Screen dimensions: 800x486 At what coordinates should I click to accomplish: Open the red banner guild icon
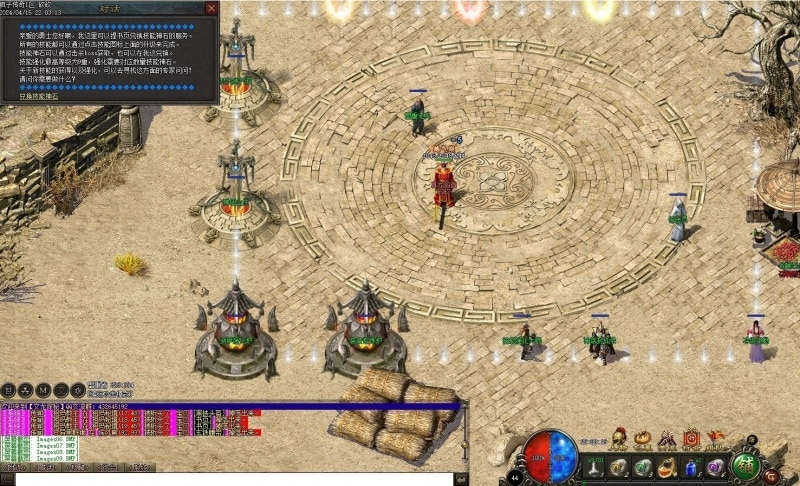pos(692,440)
